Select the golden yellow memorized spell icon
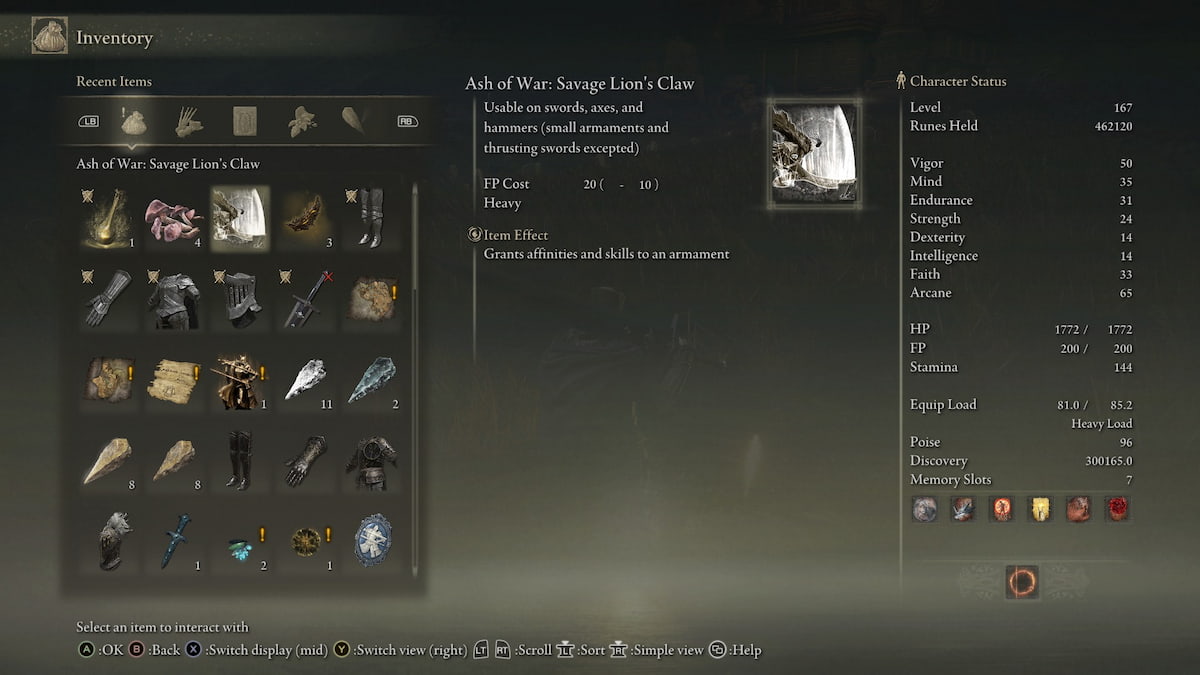 point(1040,509)
